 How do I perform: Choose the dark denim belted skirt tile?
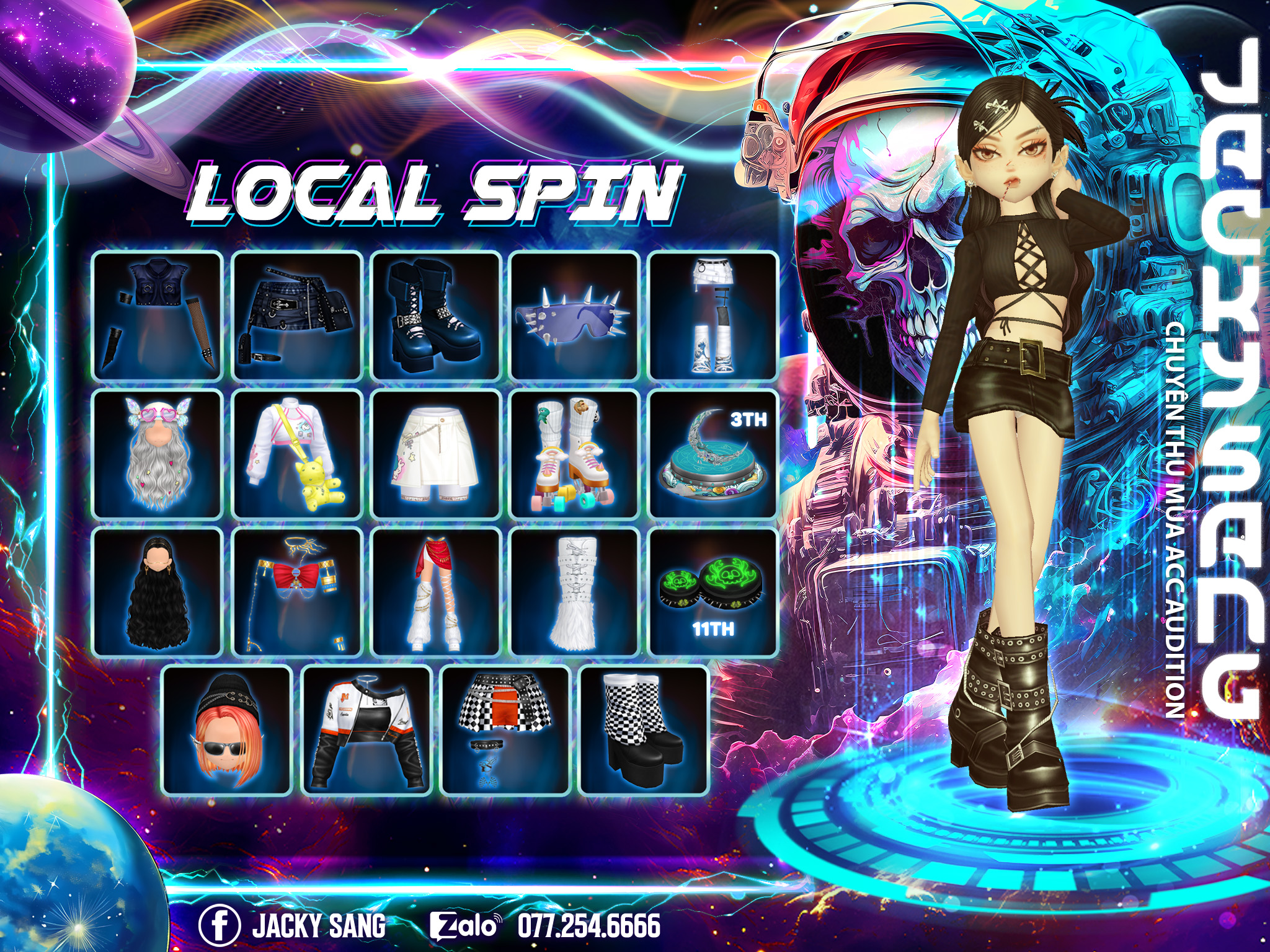click(x=297, y=315)
